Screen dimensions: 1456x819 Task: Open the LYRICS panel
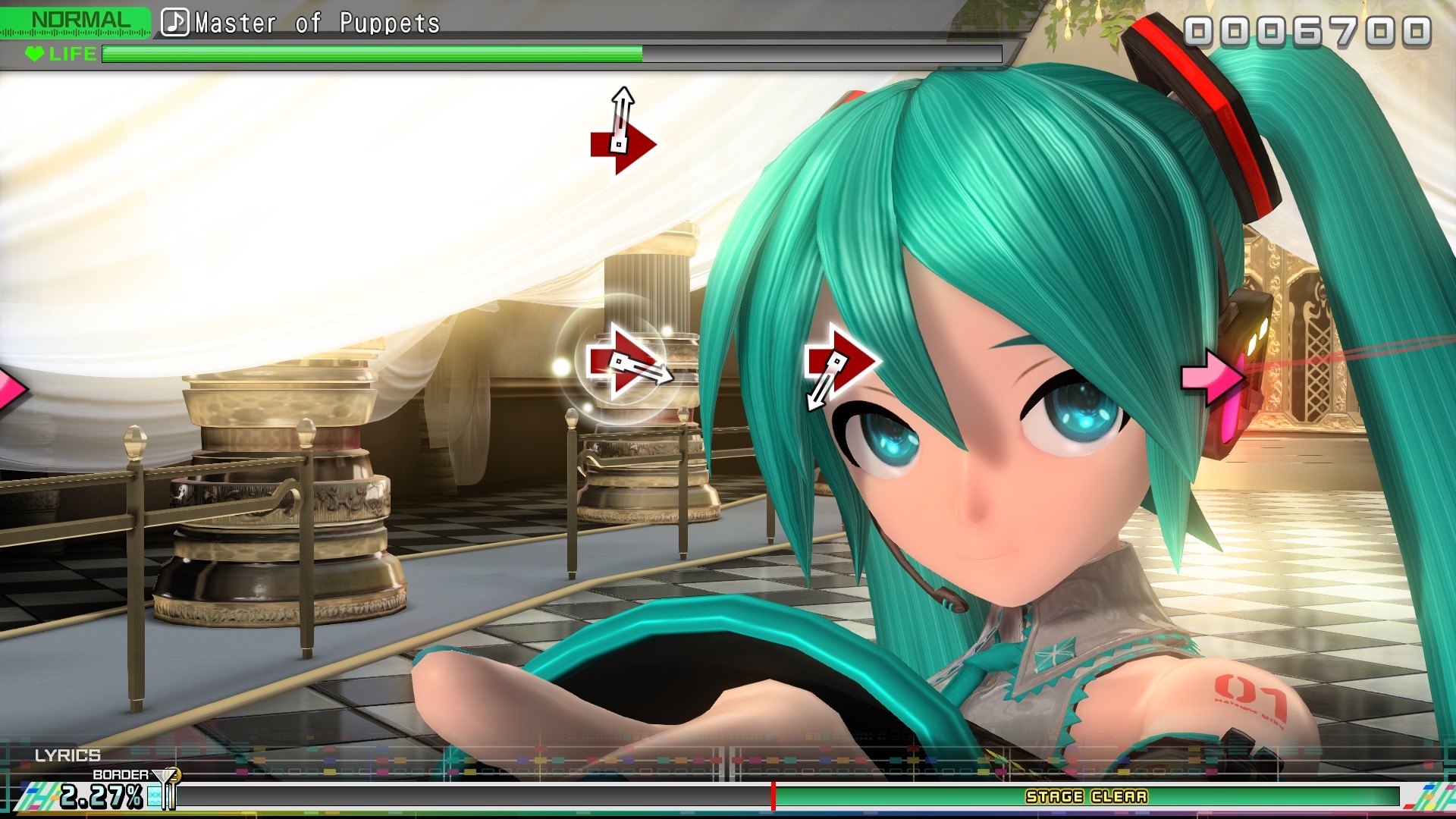point(68,755)
